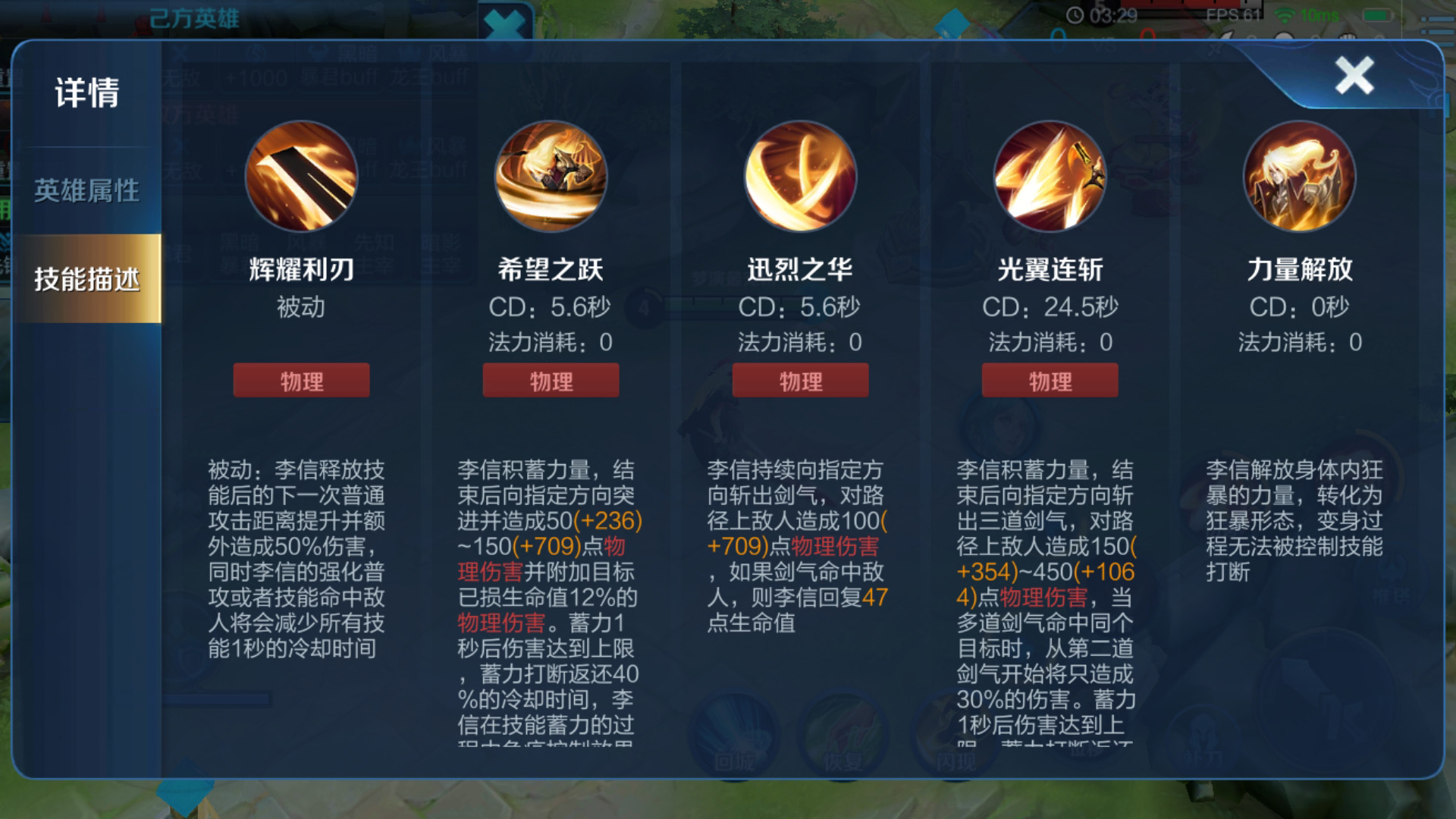
Task: Select the 希望之跃 skill icon
Action: 551,176
